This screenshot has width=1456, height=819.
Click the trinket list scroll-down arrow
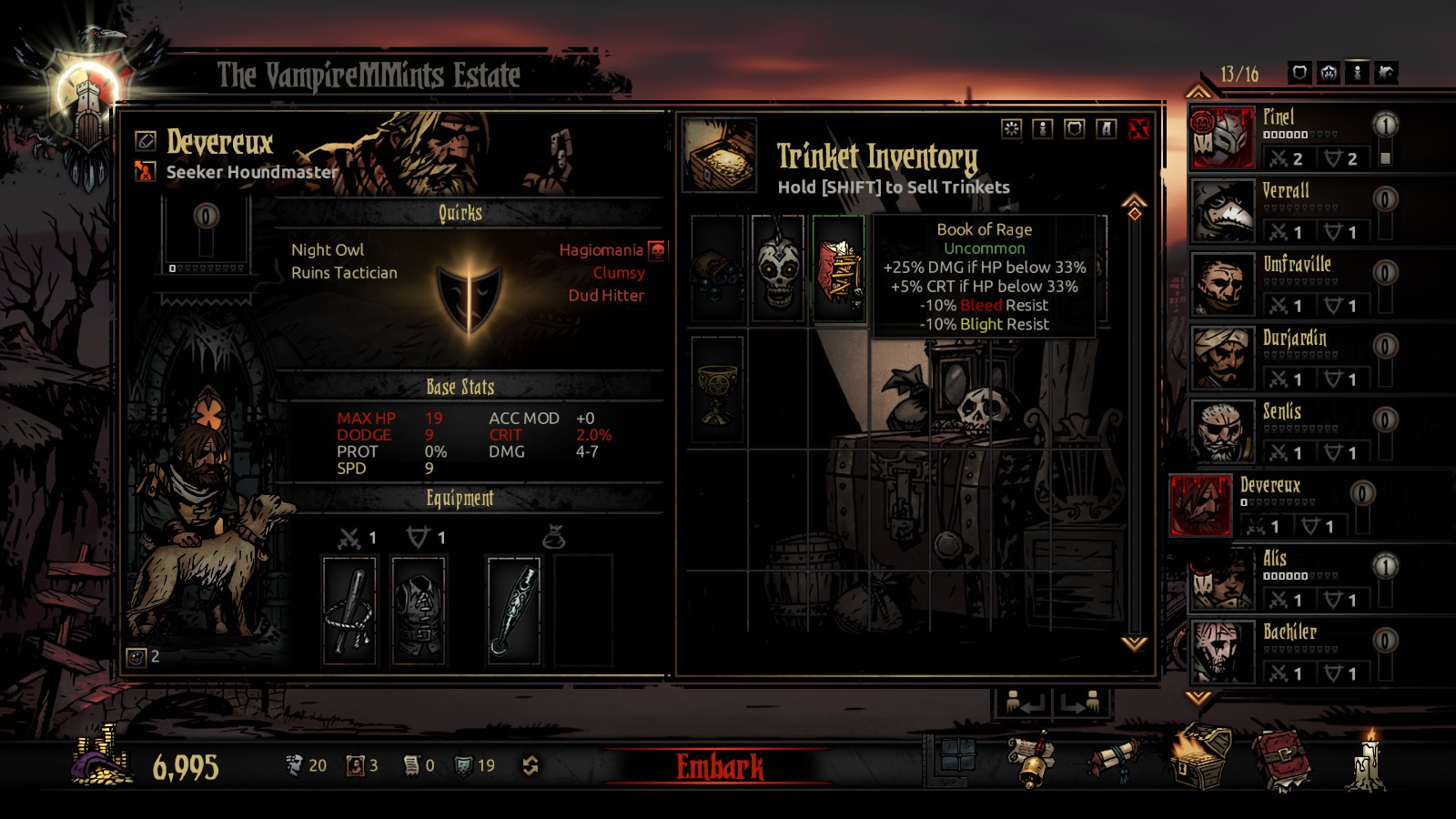click(1134, 643)
